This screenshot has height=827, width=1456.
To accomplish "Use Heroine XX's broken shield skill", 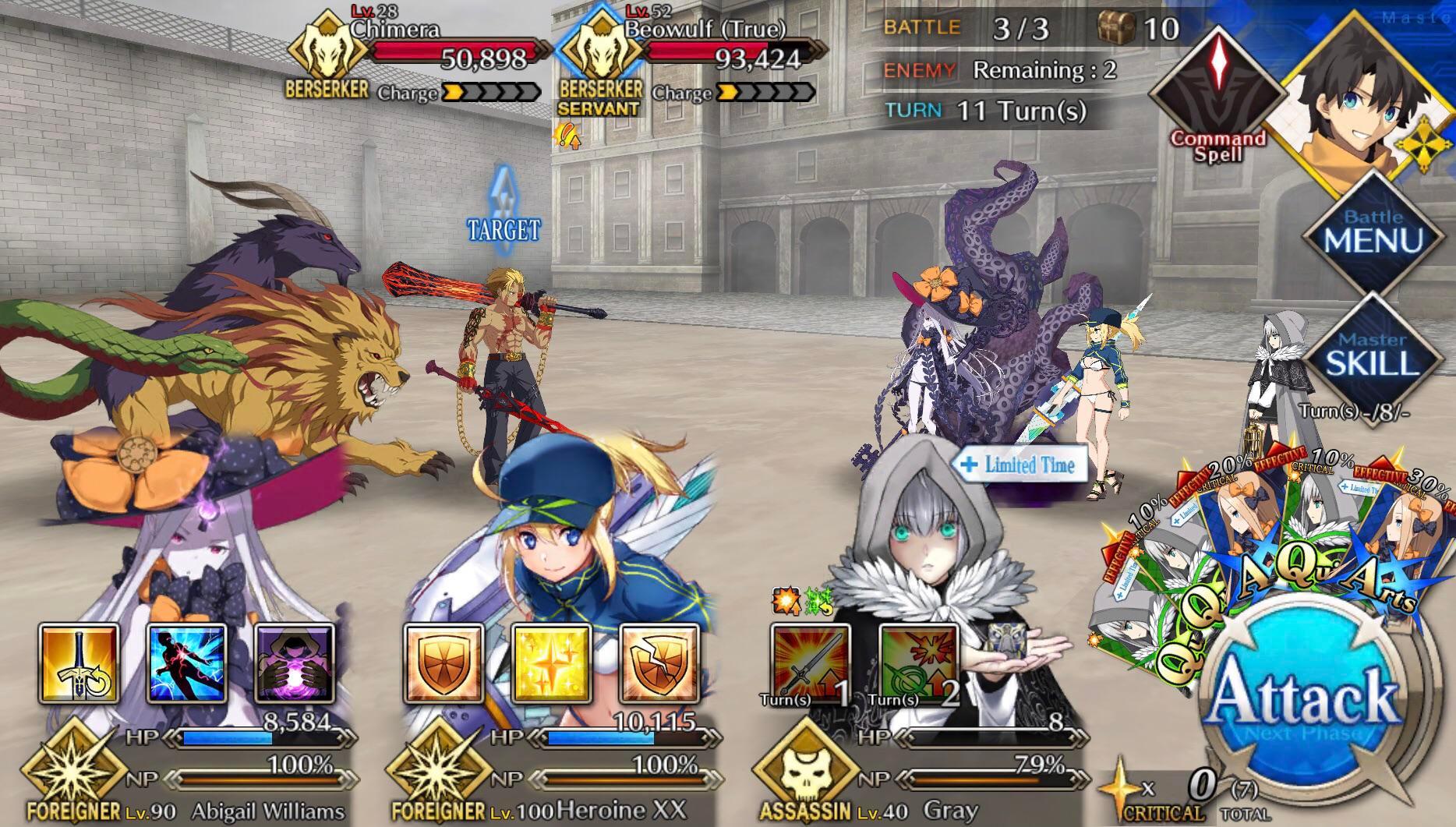I will tap(659, 663).
